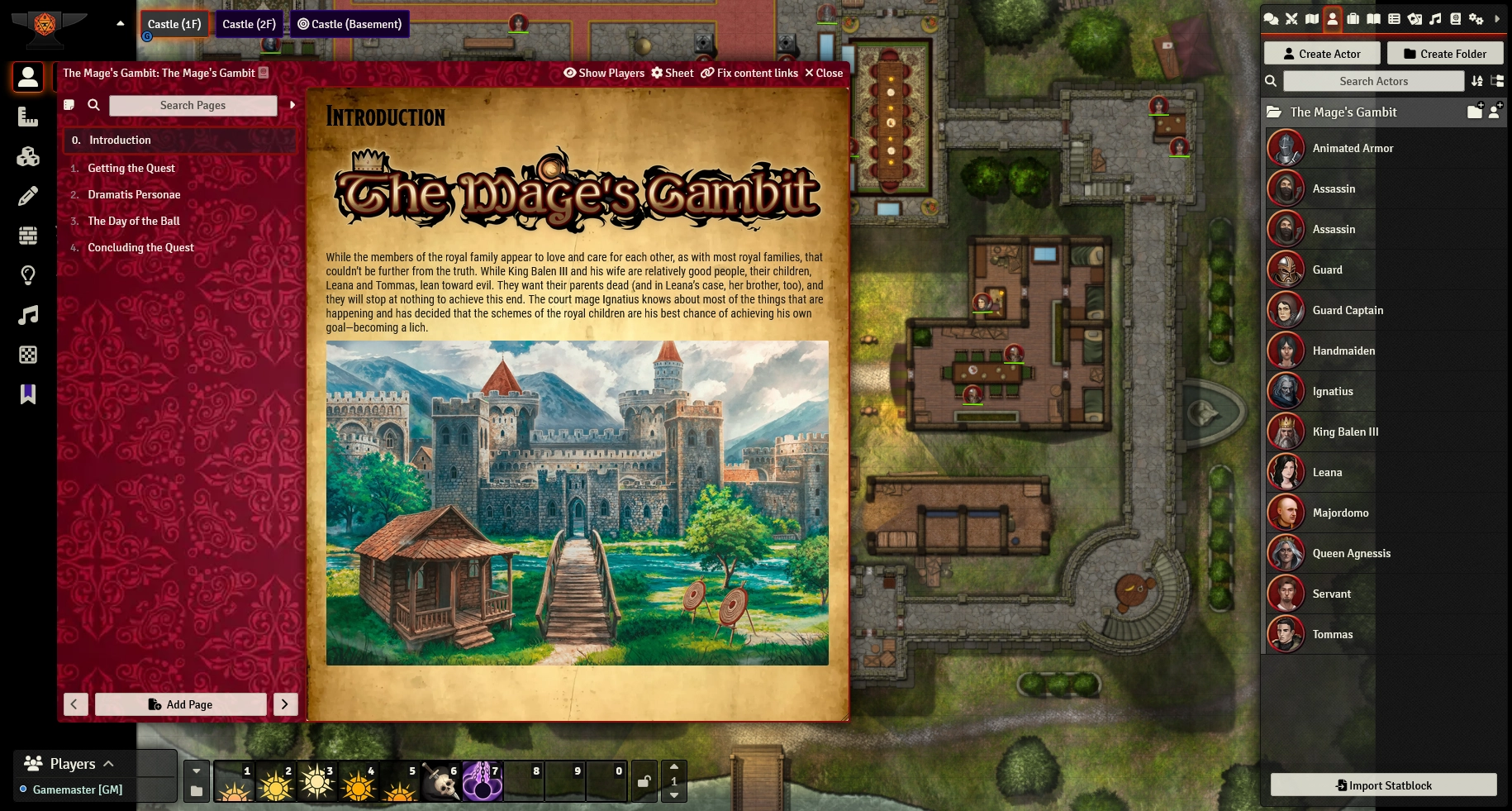Viewport: 1512px width, 811px height.
Task: Create a new actor
Action: [x=1322, y=54]
